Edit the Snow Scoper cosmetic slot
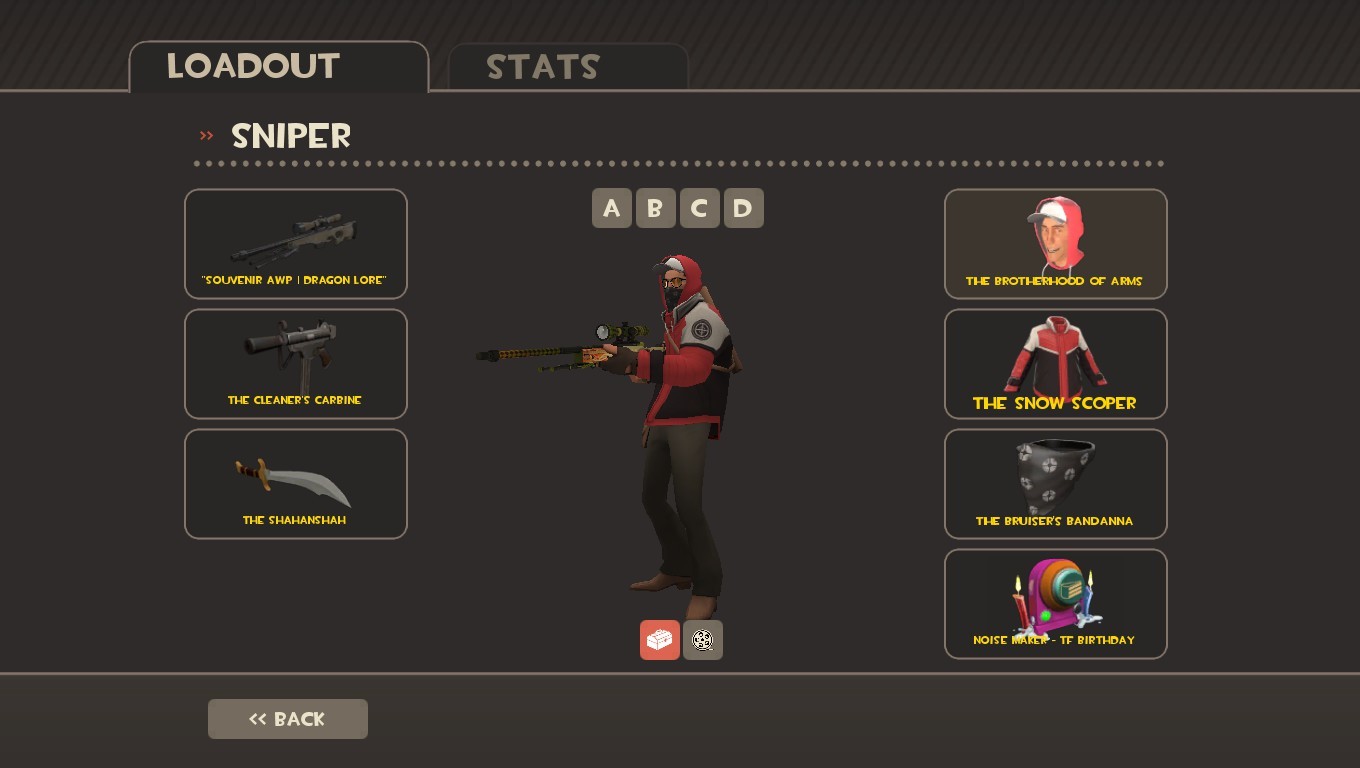 coord(1055,363)
